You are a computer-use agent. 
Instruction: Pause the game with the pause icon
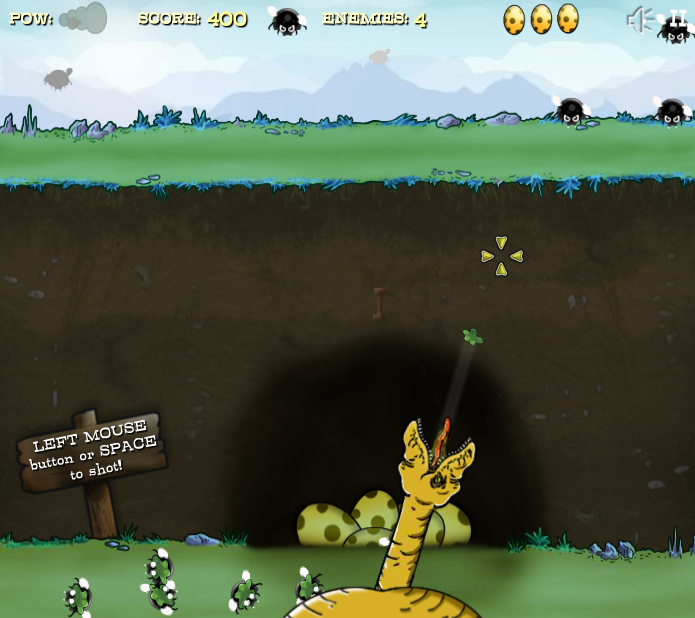pos(678,17)
